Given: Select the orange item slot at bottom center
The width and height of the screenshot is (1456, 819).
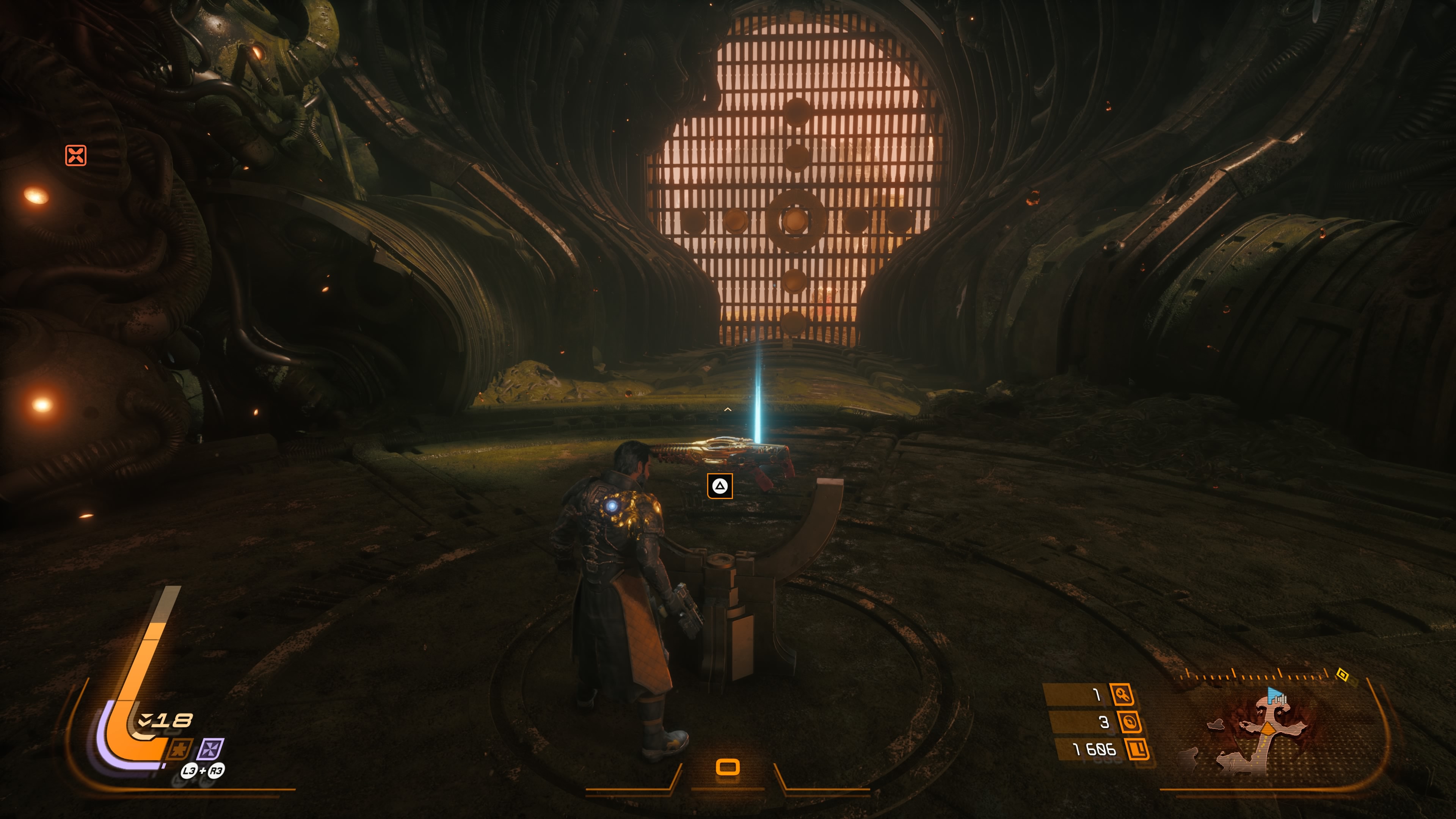Looking at the screenshot, I should [728, 767].
